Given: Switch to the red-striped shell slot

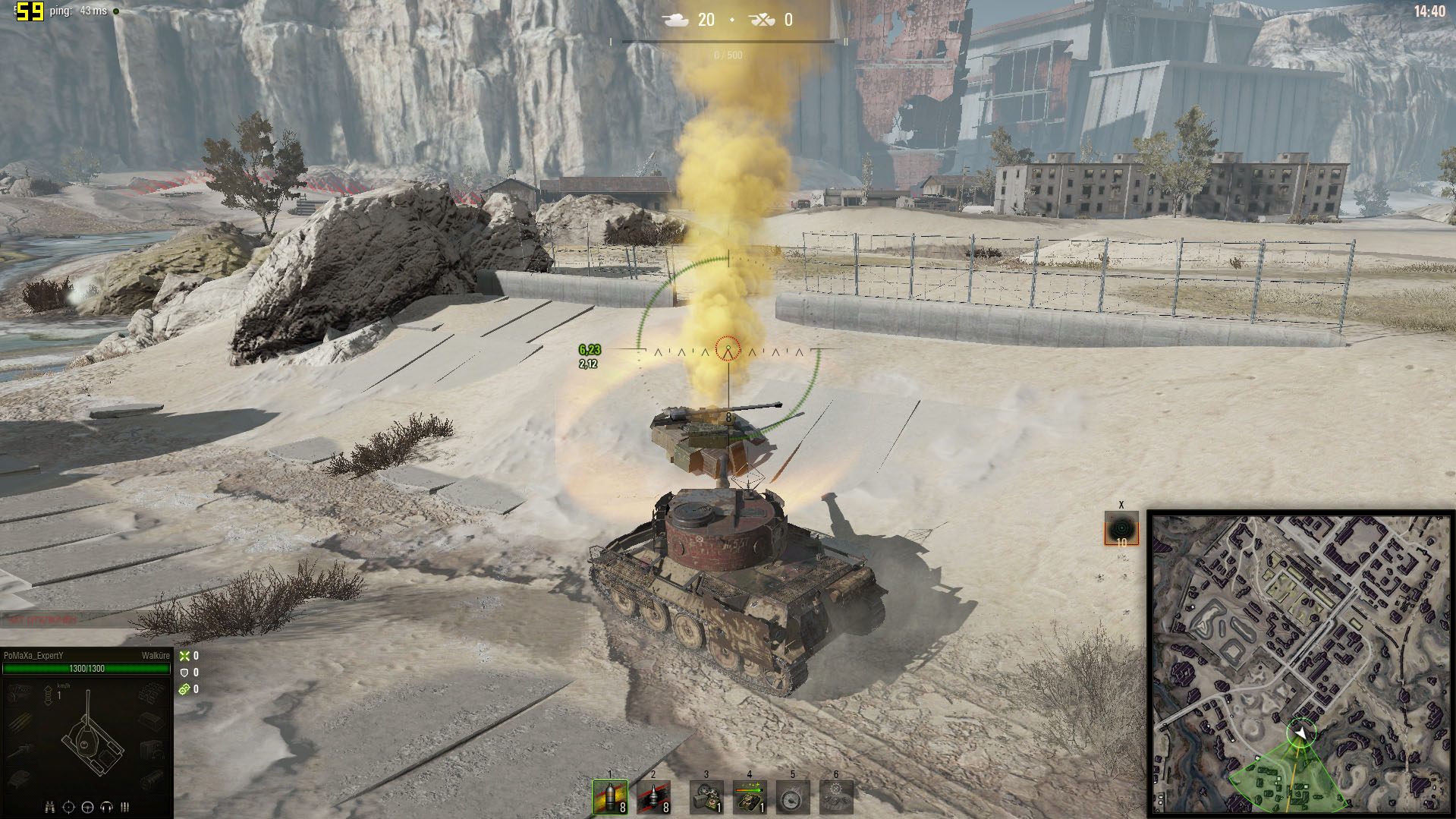Looking at the screenshot, I should coord(653,797).
